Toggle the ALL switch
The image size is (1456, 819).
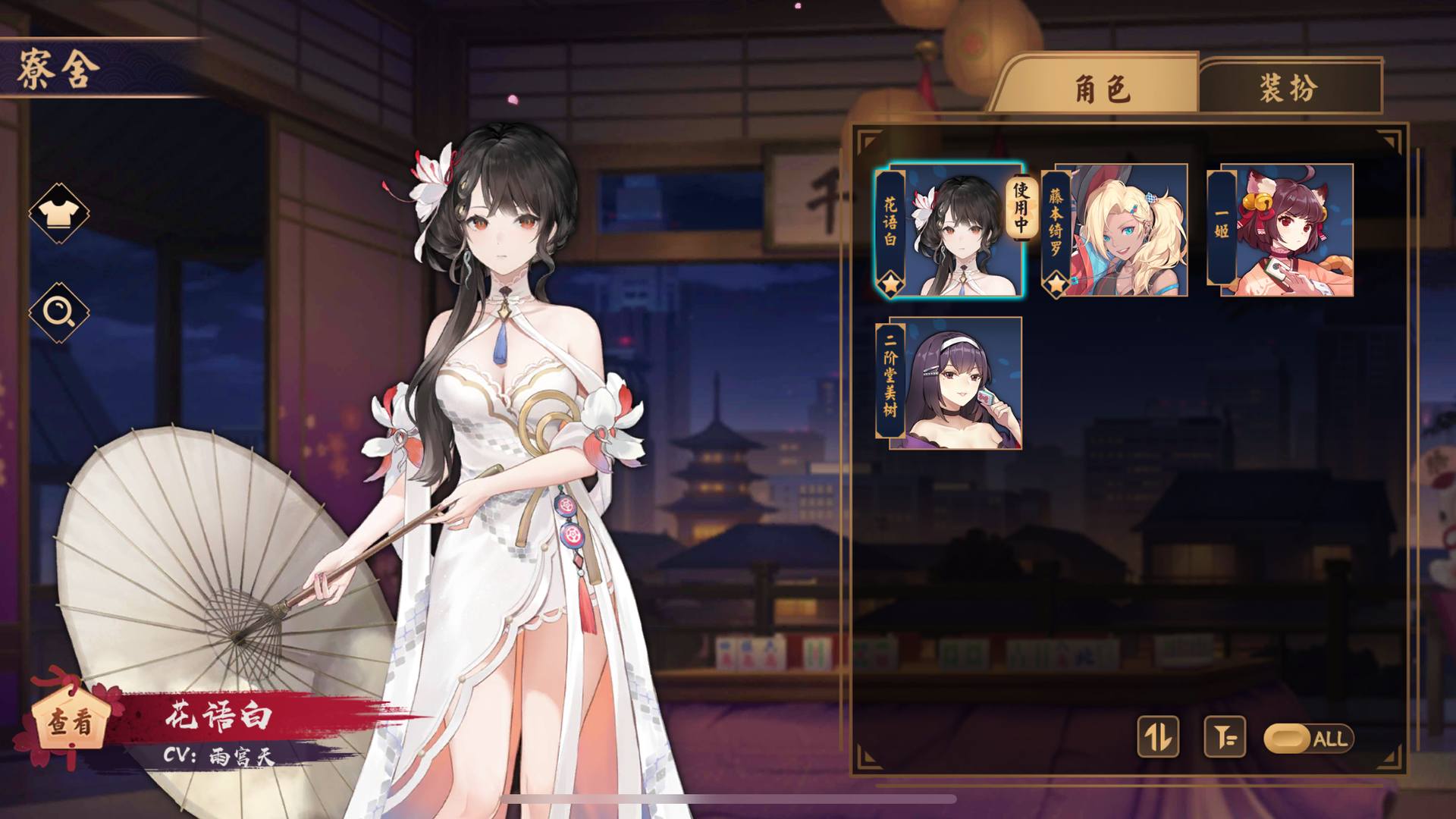coord(1308,739)
